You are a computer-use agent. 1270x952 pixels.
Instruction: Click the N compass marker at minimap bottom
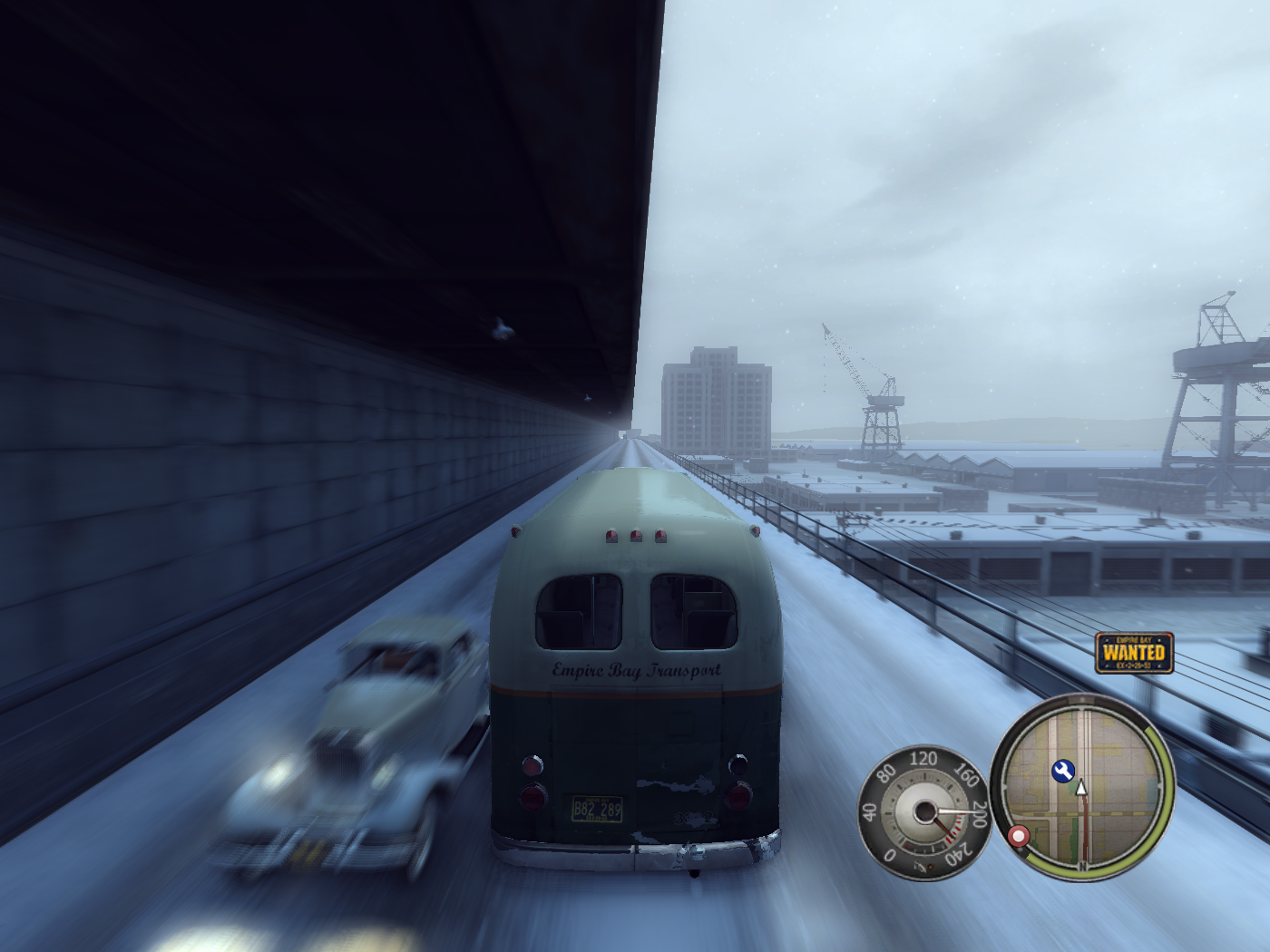1082,864
